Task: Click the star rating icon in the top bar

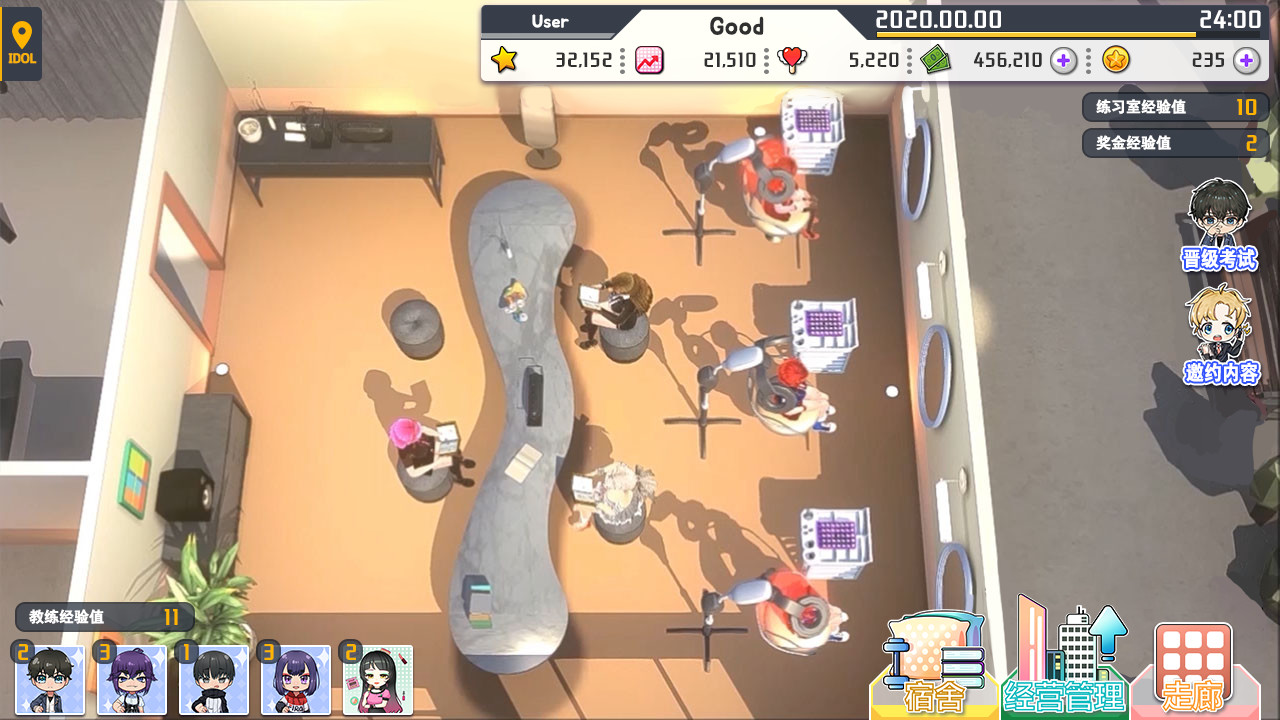Action: tap(505, 60)
